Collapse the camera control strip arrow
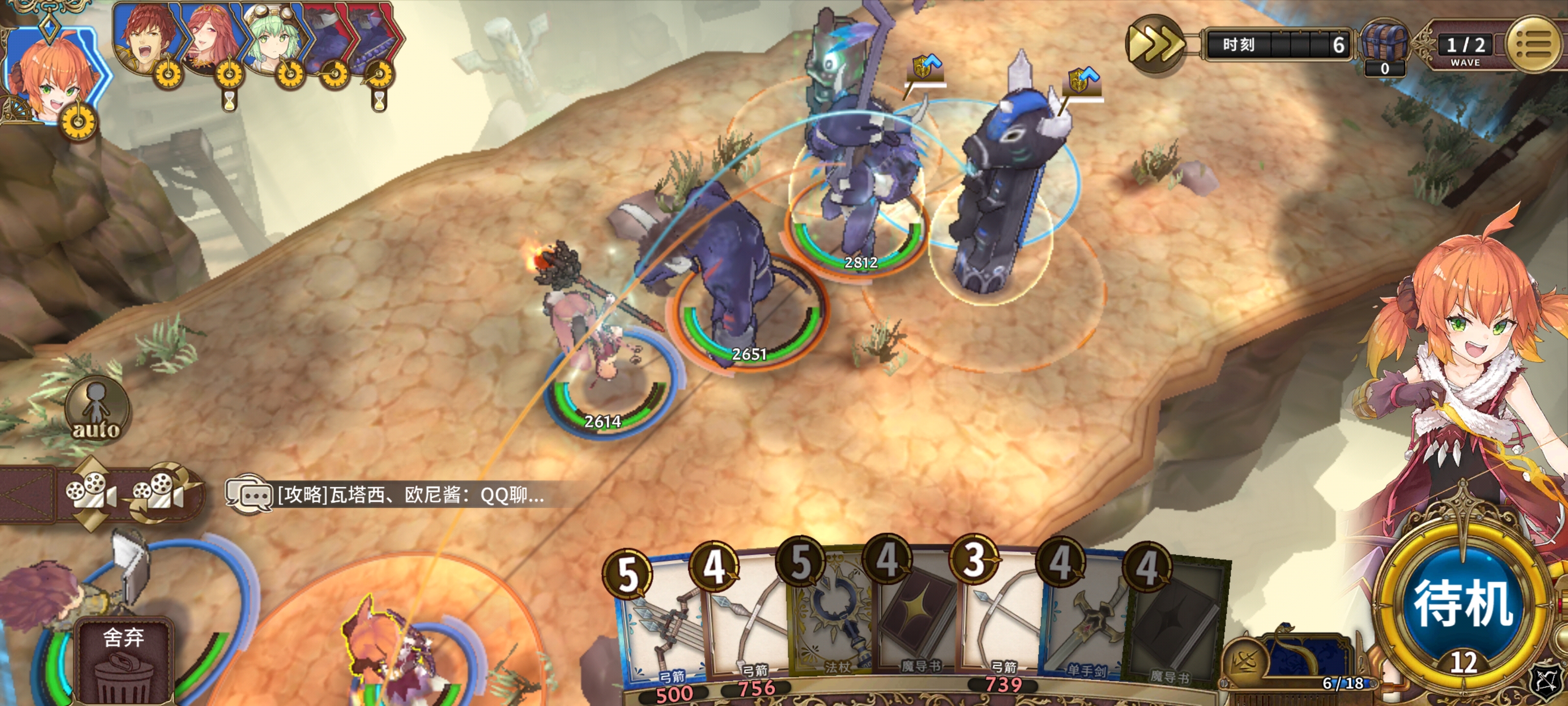Screen dimensions: 1568x706 (x=24, y=493)
